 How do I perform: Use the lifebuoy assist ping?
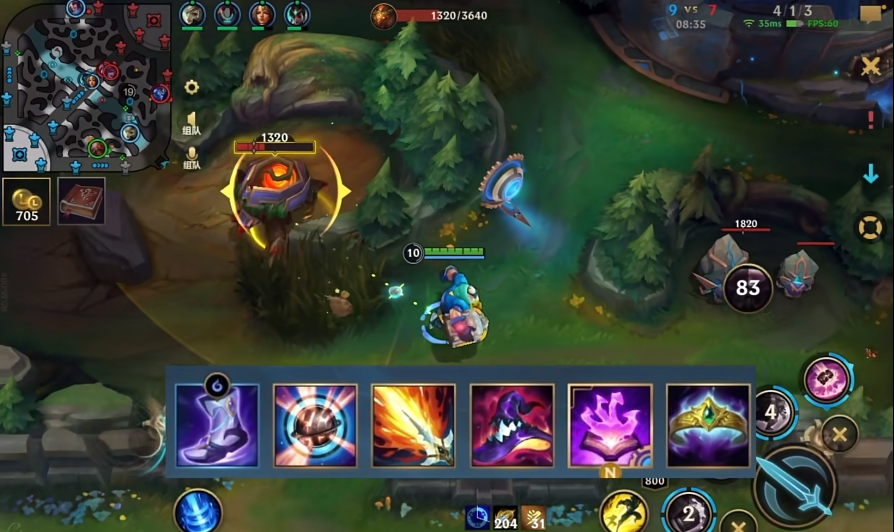pos(871,227)
